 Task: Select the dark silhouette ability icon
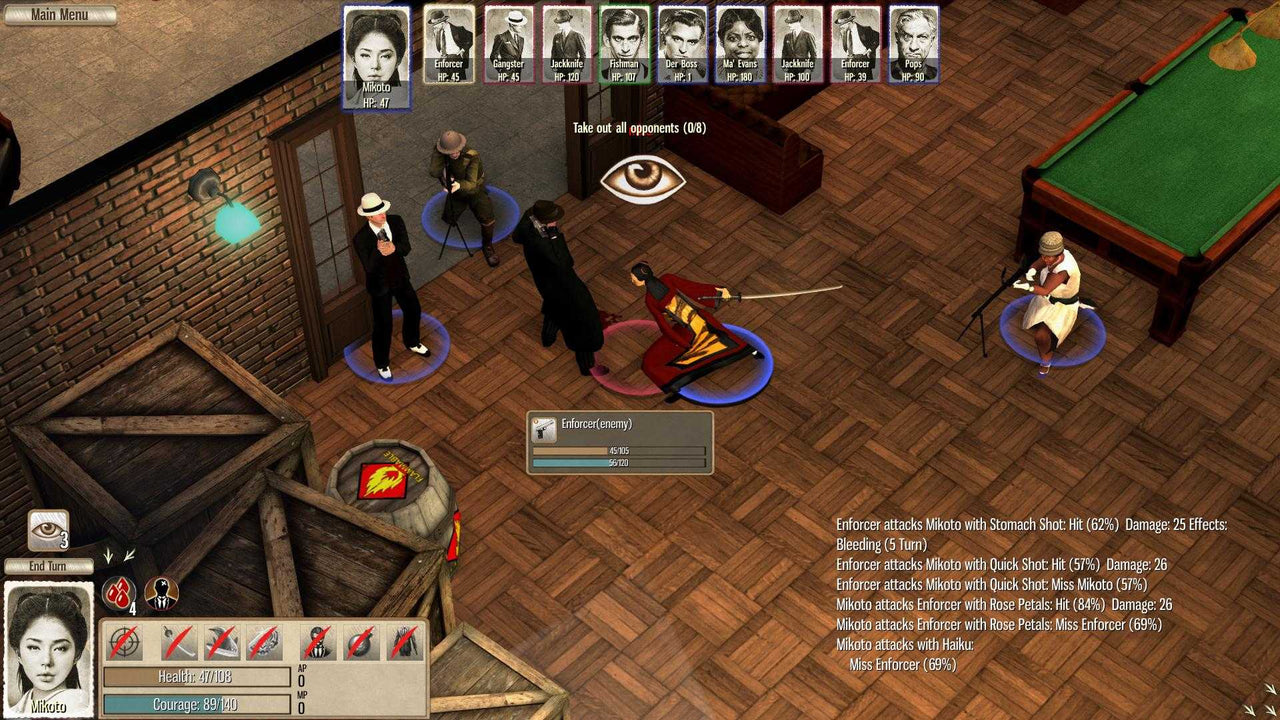tap(316, 642)
